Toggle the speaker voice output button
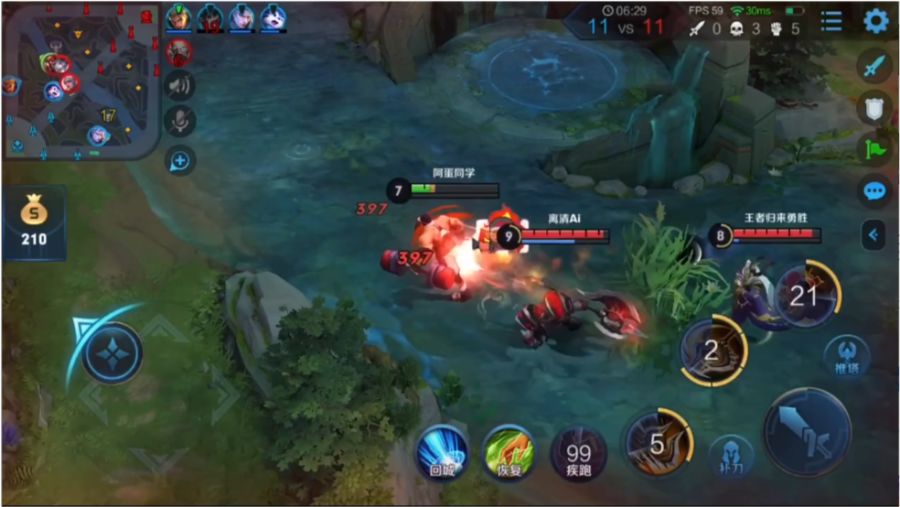Image resolution: width=900 pixels, height=507 pixels. [180, 86]
